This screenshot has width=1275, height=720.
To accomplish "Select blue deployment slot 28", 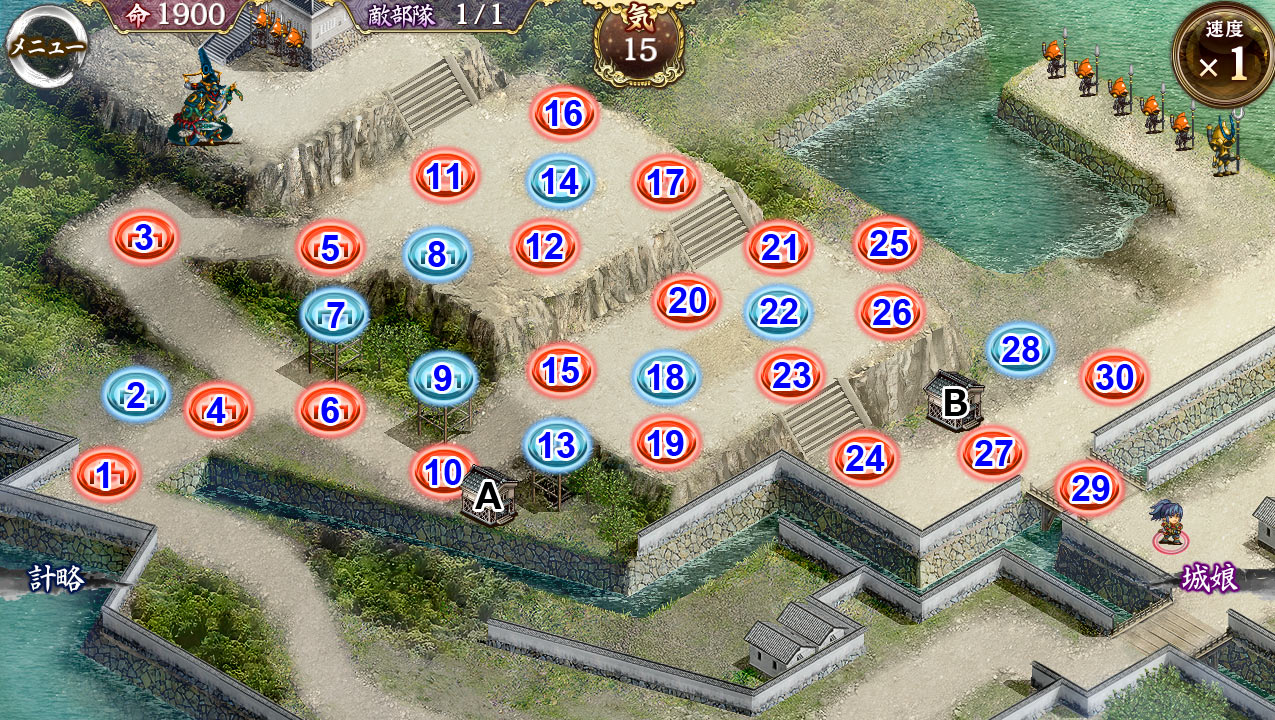I will coord(1020,350).
